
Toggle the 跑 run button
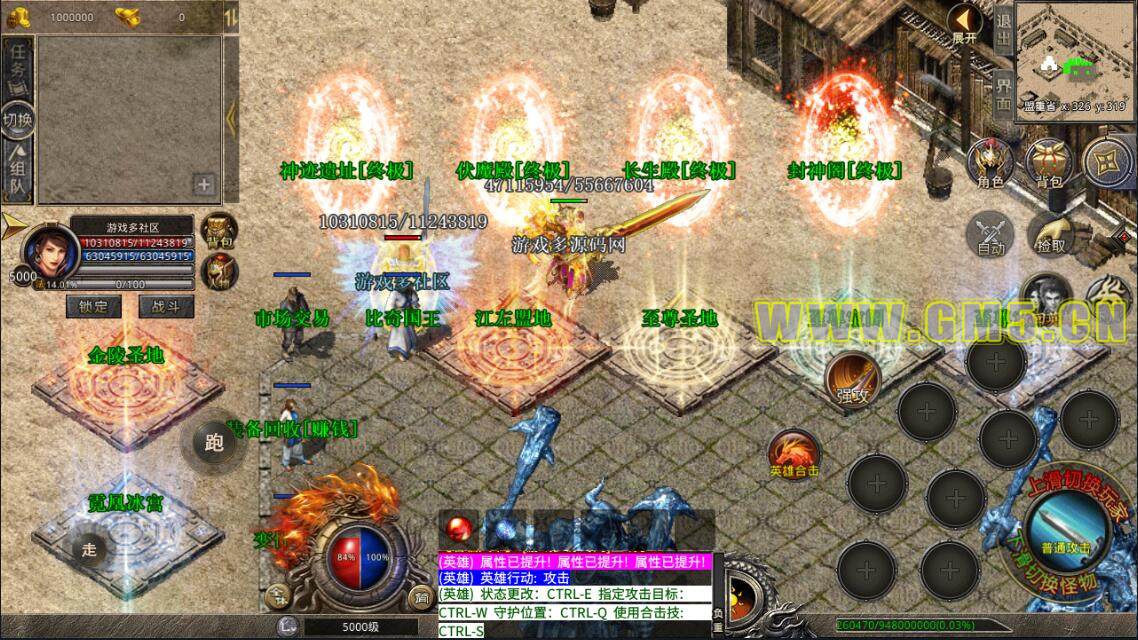click(x=213, y=443)
